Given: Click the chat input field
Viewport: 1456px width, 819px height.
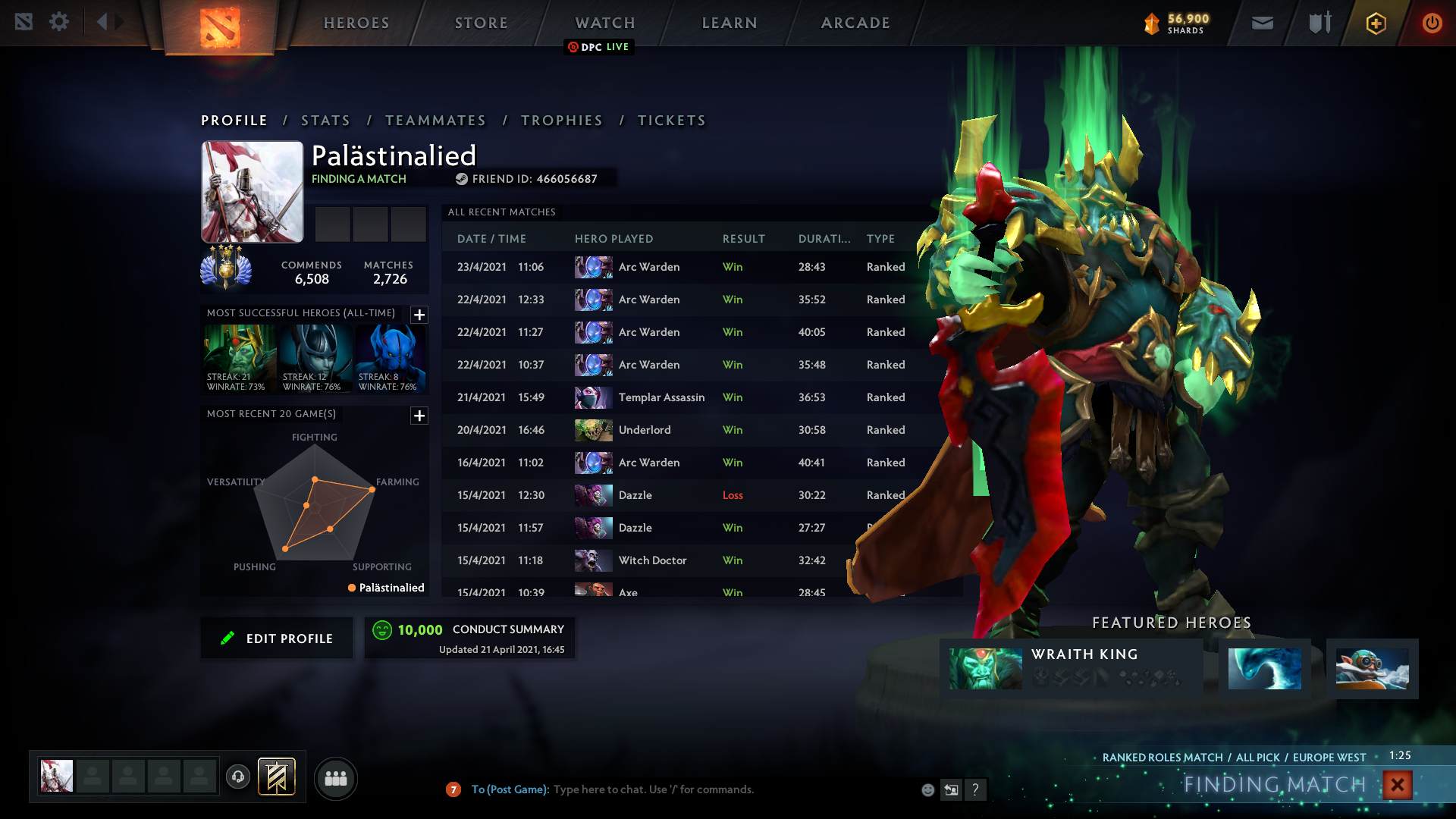Looking at the screenshot, I should (682, 789).
